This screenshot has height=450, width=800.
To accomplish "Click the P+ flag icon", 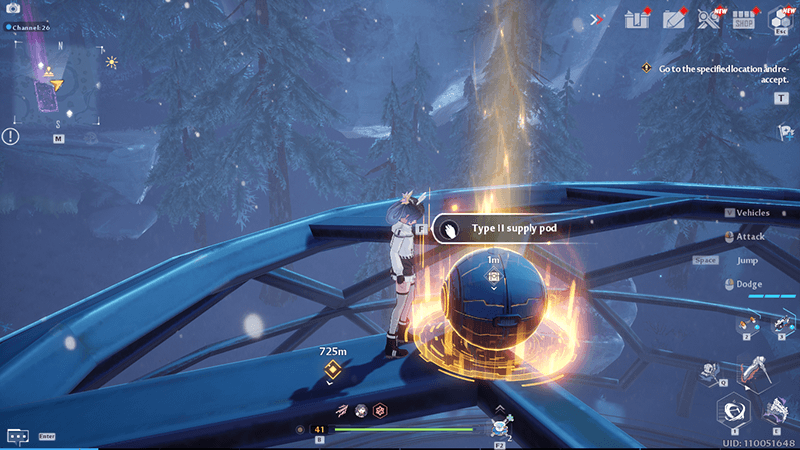I will click(x=785, y=132).
